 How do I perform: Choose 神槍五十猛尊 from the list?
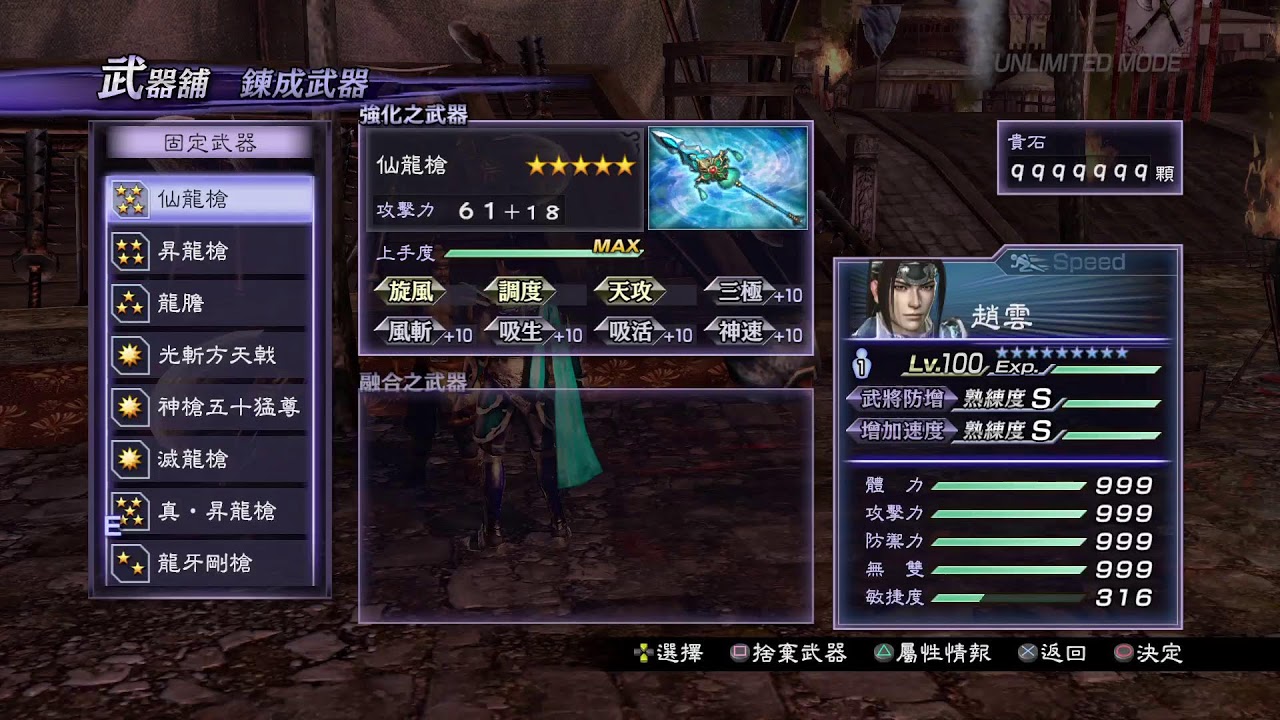pos(210,407)
